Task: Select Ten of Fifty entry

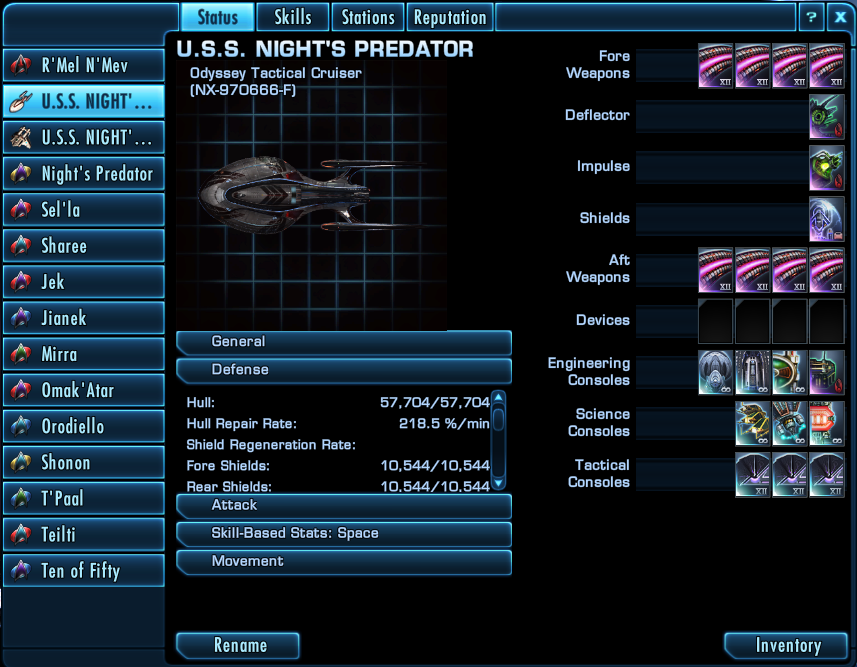Action: coord(84,570)
